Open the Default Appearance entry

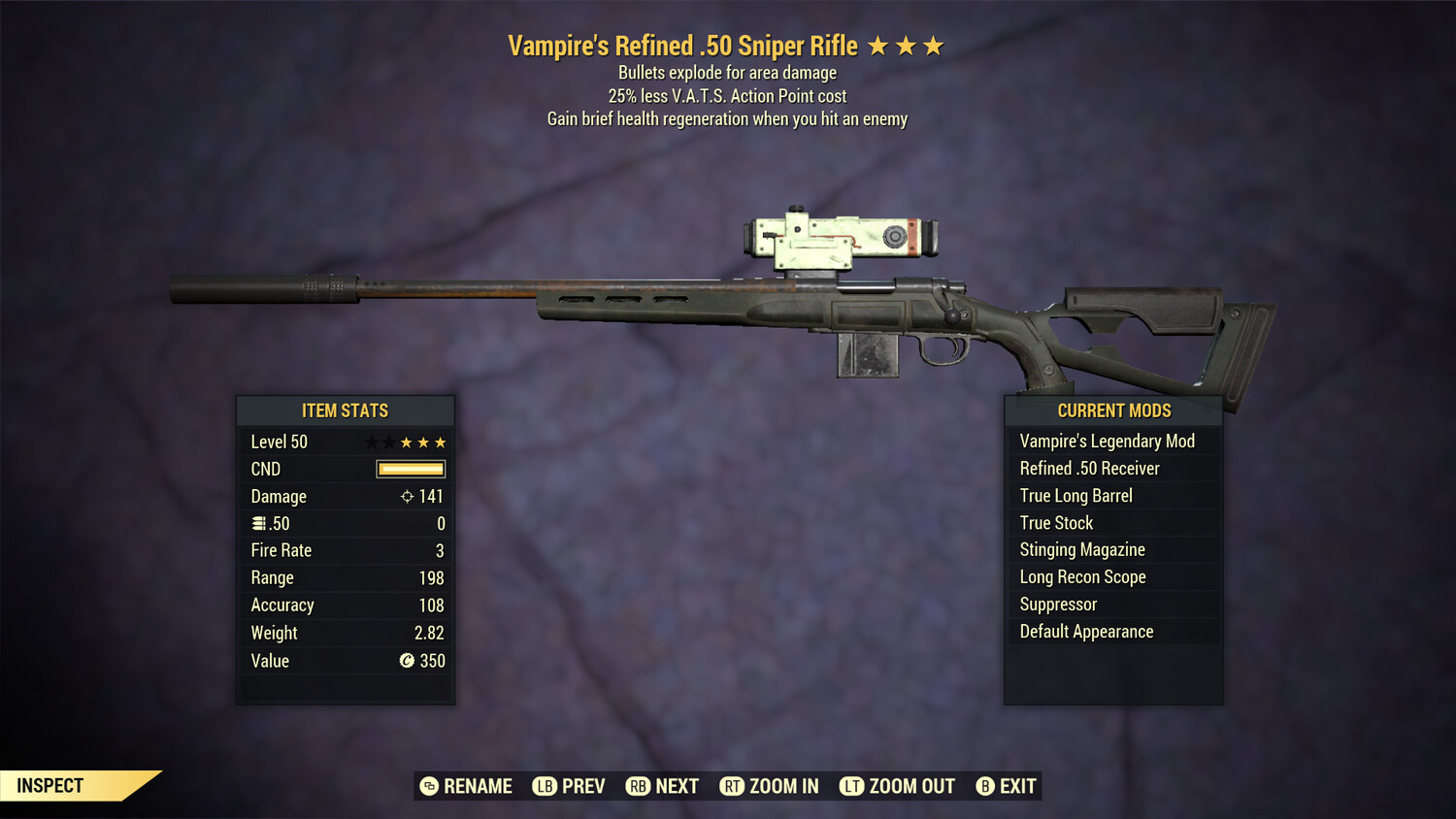(1085, 631)
